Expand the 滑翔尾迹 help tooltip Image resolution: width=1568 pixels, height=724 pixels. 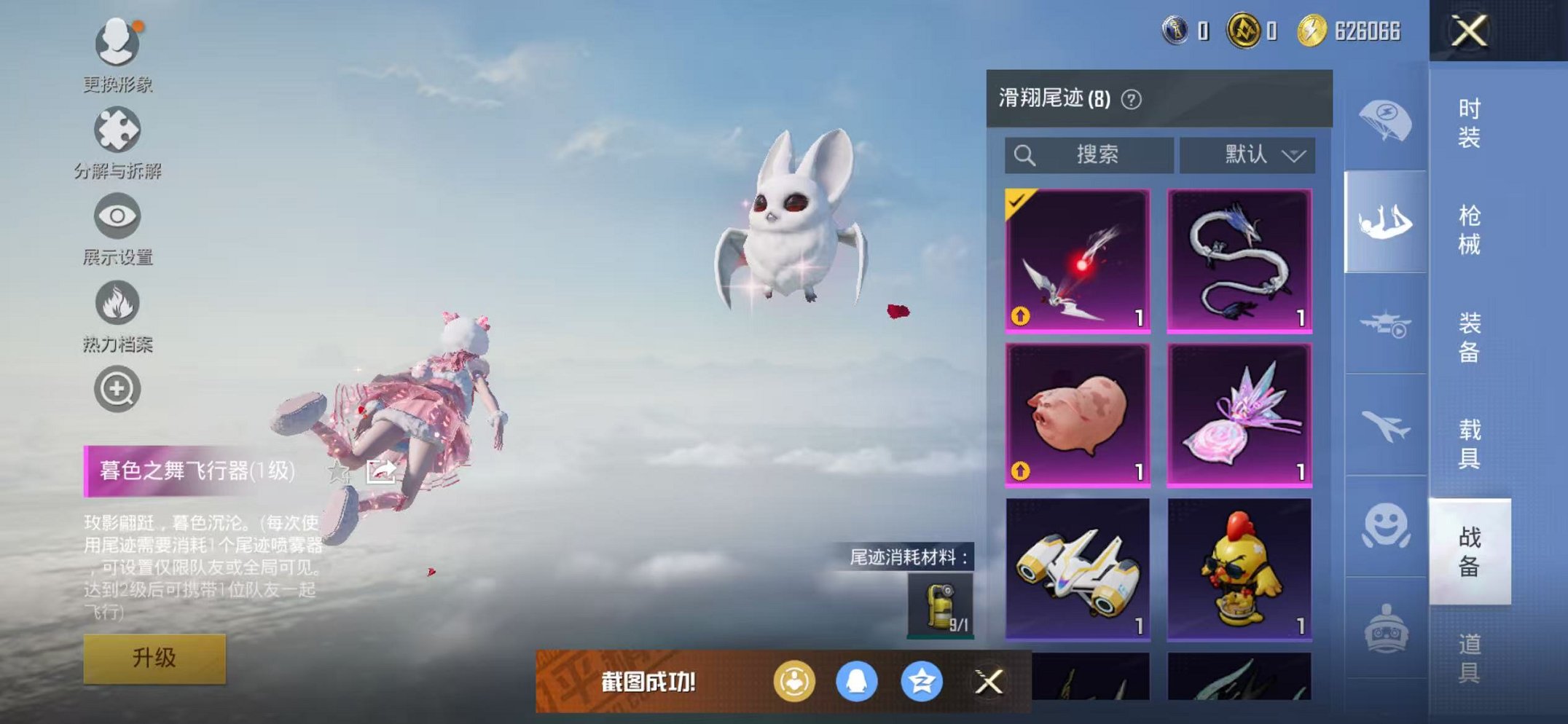(x=1133, y=100)
